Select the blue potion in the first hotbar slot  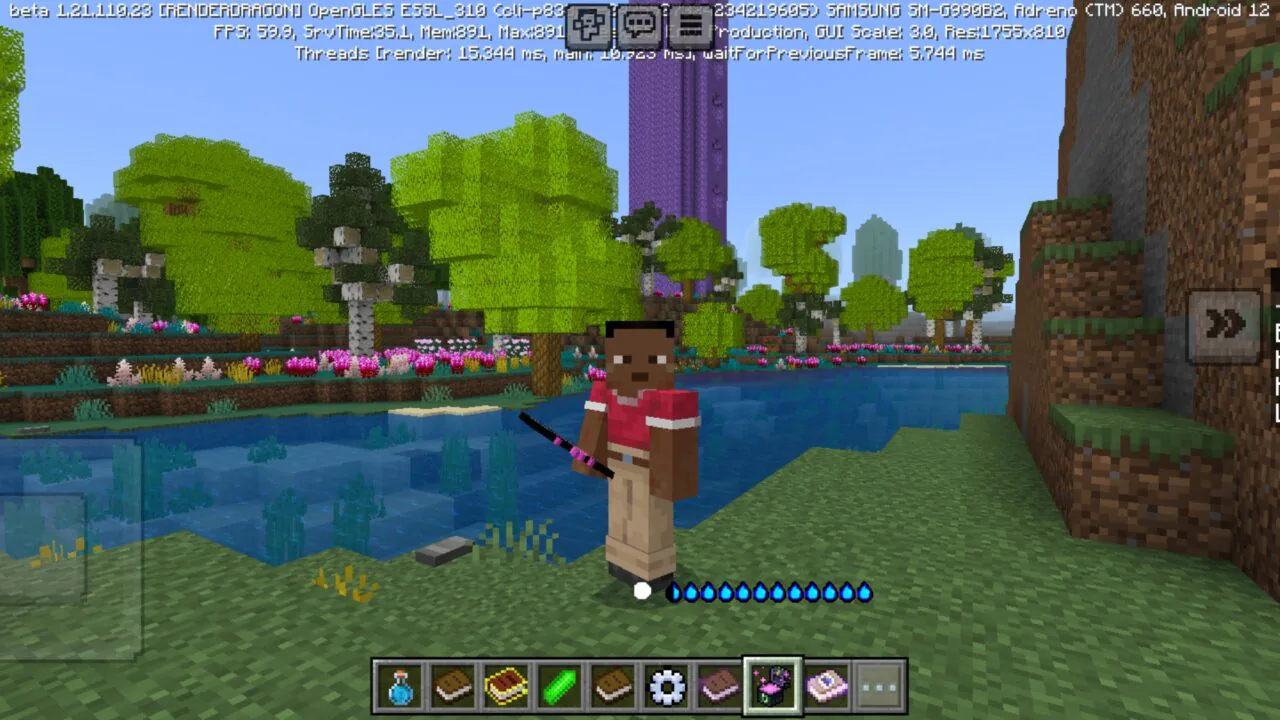(x=401, y=686)
